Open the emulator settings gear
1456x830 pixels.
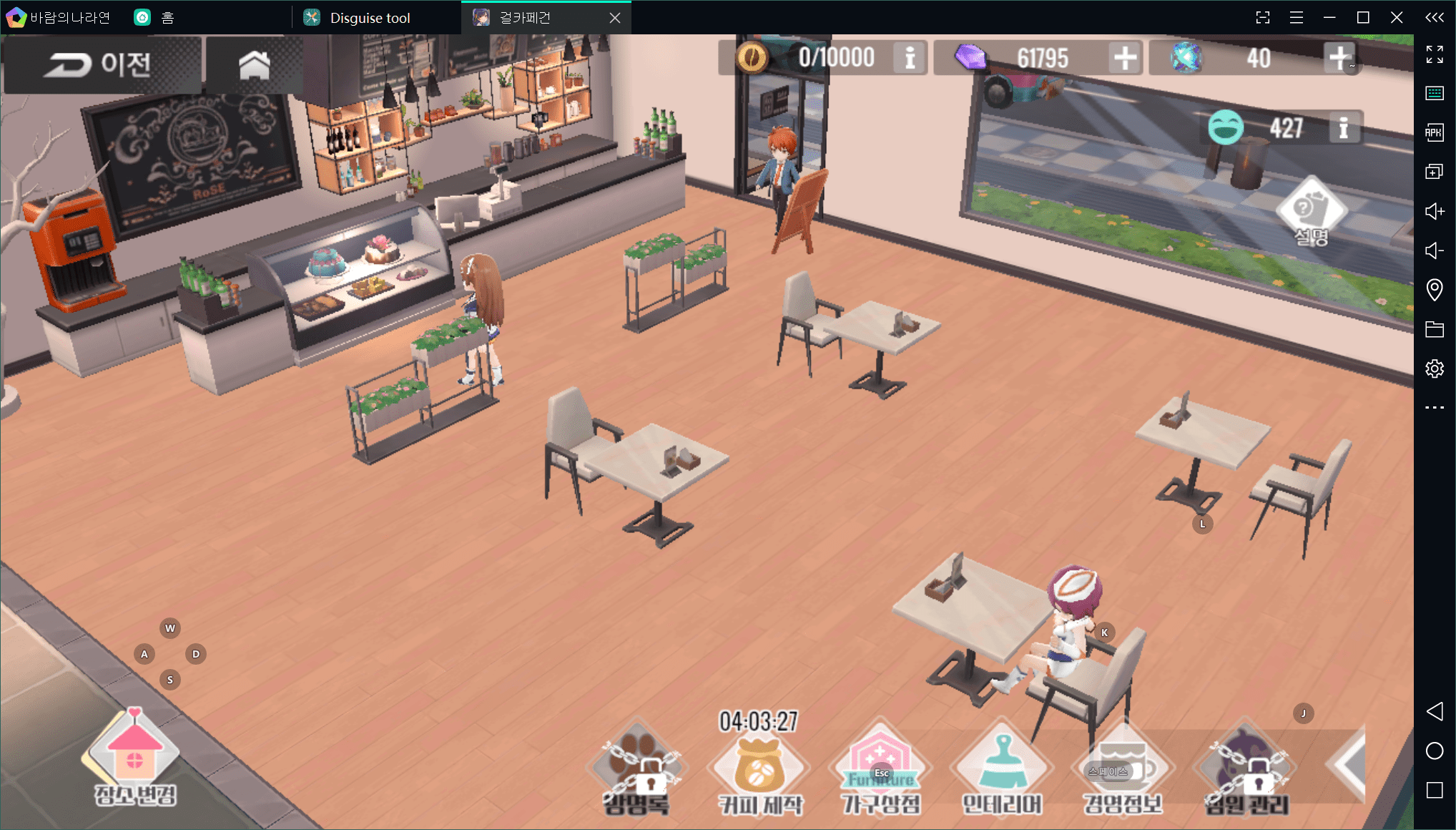(x=1434, y=368)
